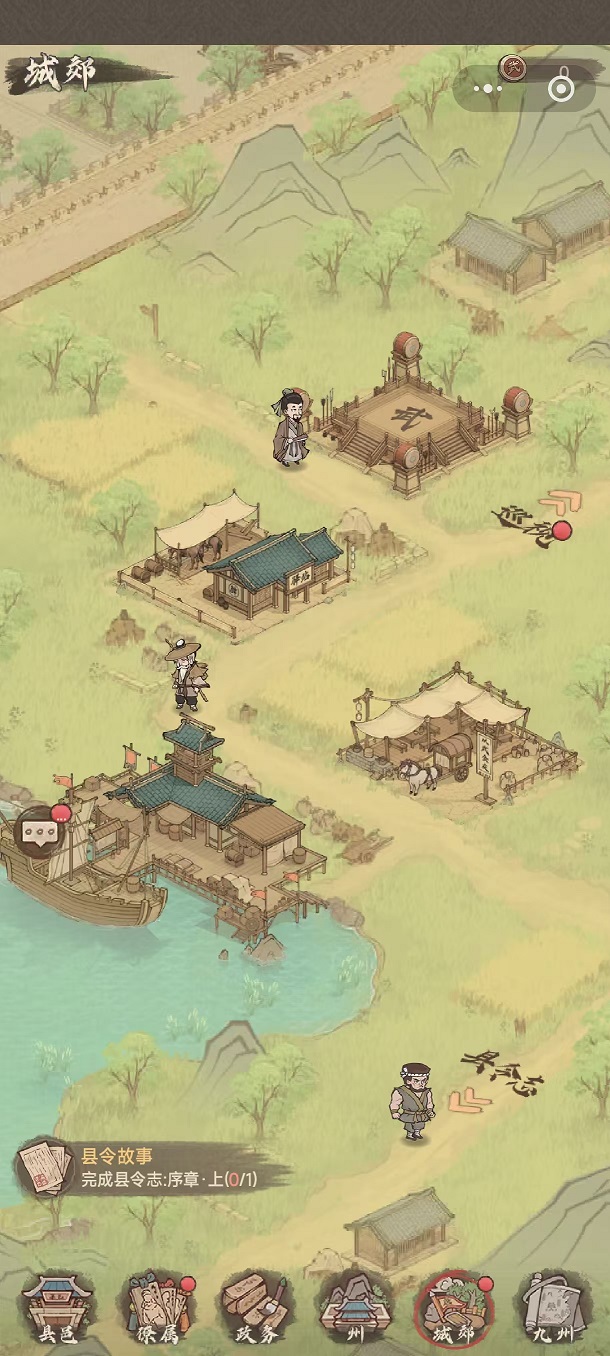This screenshot has width=610, height=1356.
Task: Close the mini-program with the circle button
Action: point(562,89)
